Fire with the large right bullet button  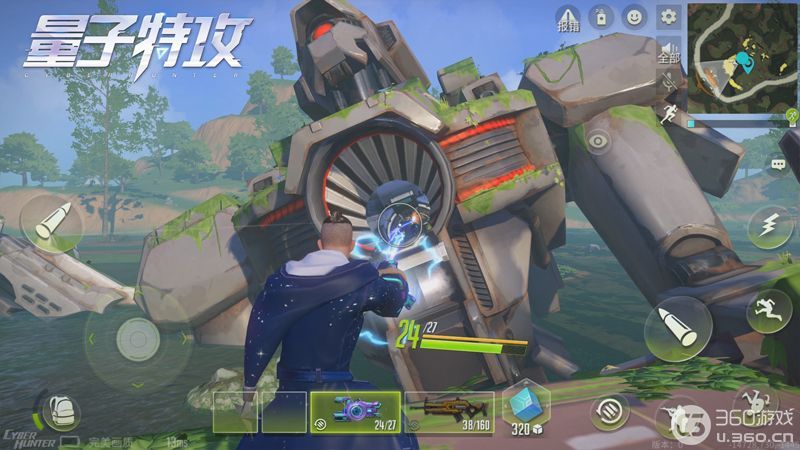tap(677, 331)
